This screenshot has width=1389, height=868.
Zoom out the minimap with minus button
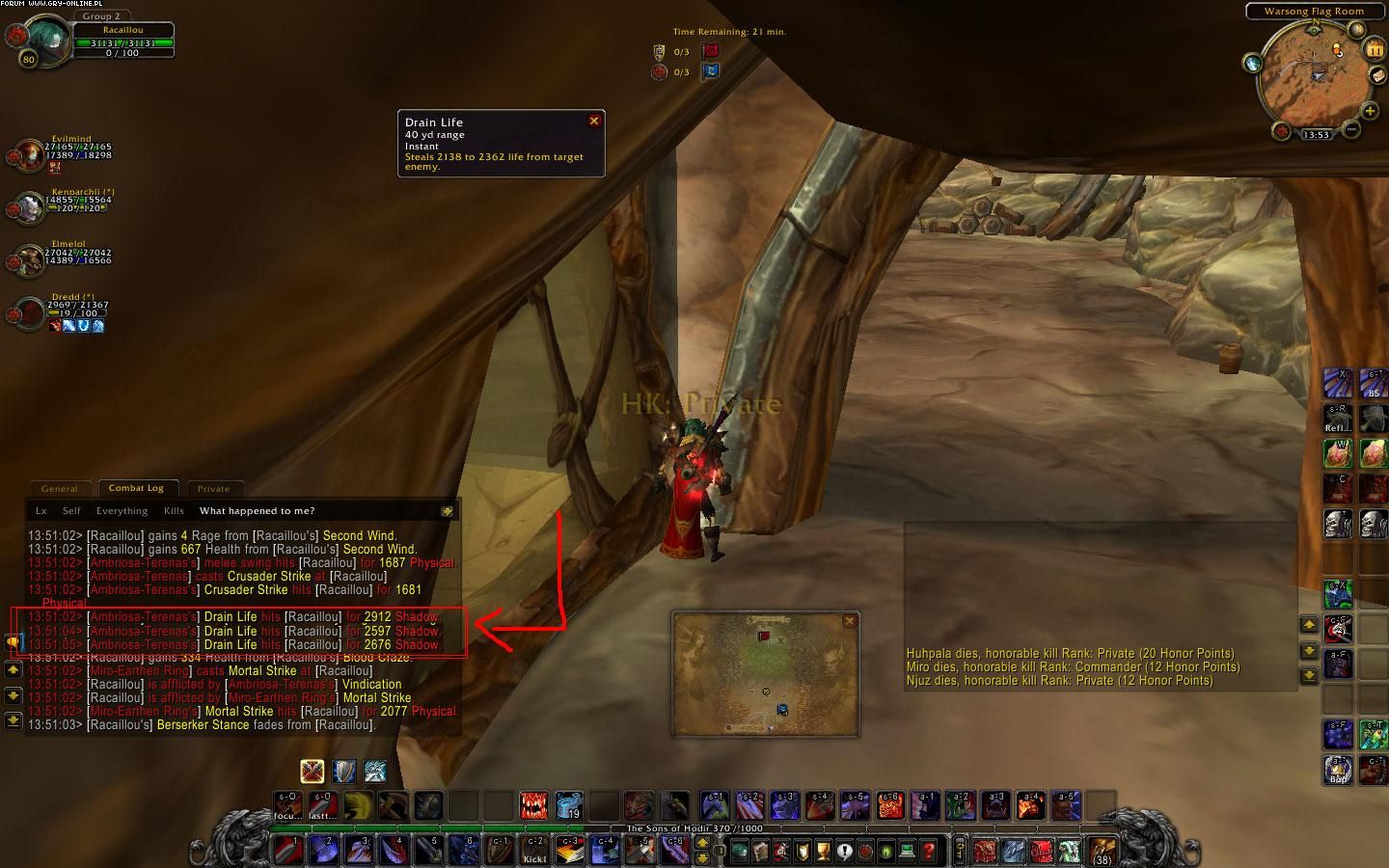pos(1352,129)
